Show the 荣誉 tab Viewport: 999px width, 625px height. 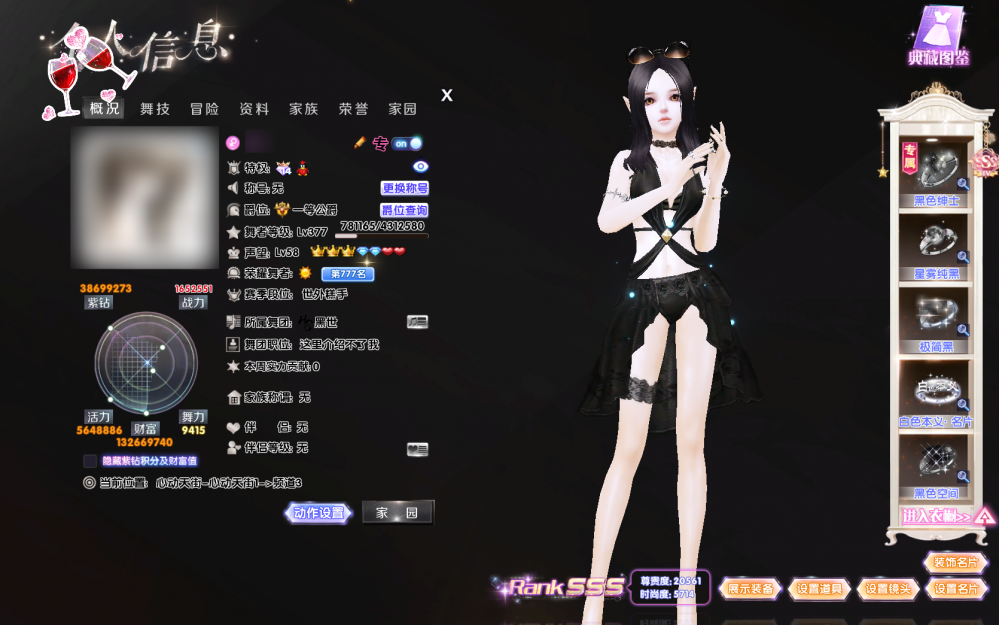click(x=353, y=109)
